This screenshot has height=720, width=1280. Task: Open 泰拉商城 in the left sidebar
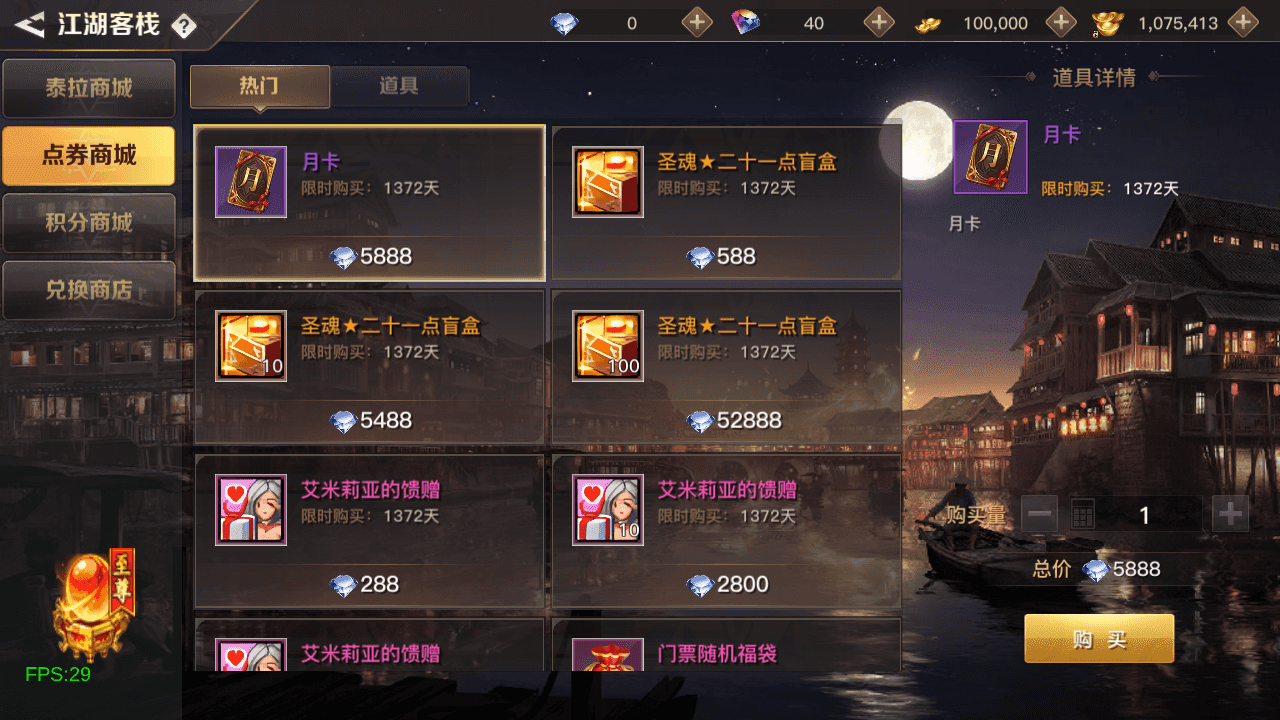point(88,88)
